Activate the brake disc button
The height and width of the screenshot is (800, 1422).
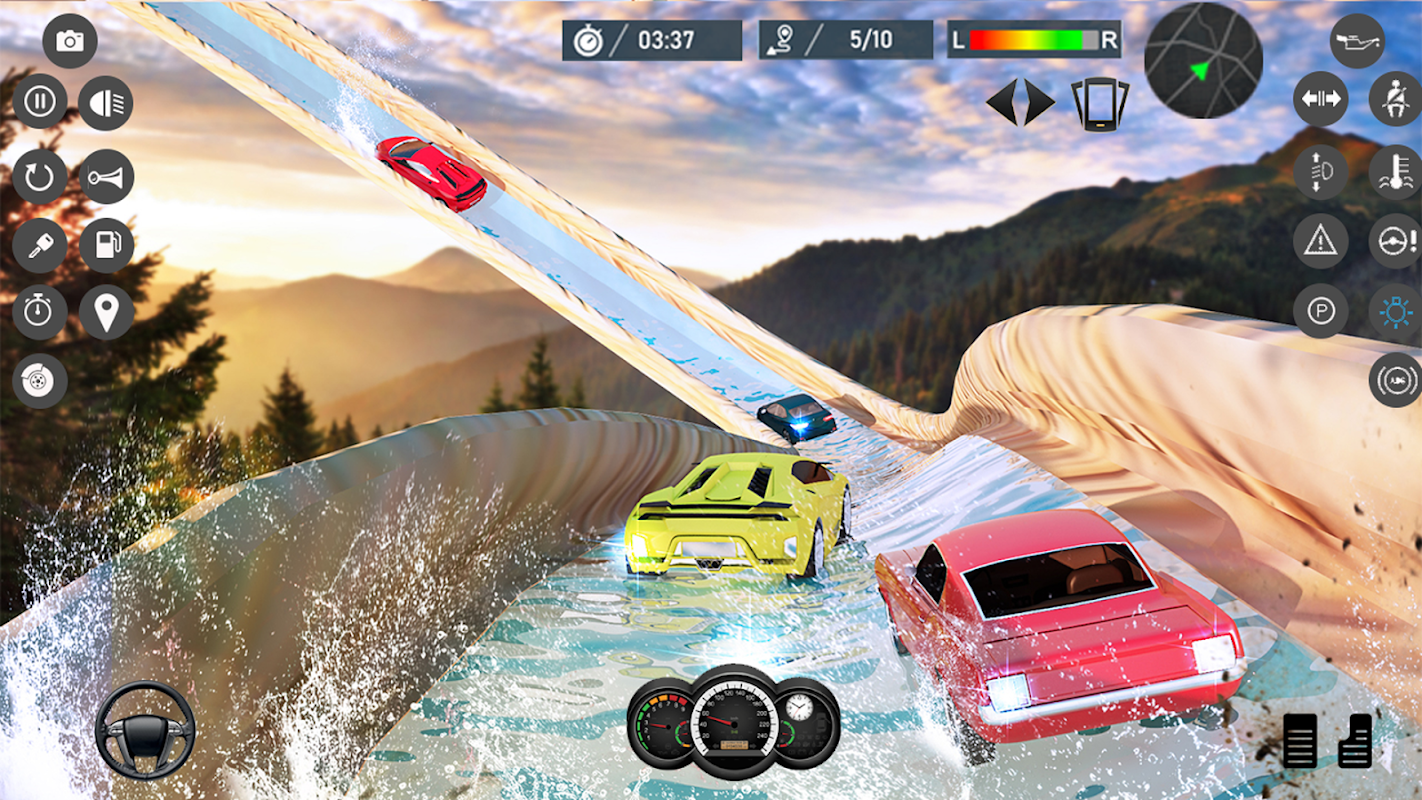pos(40,381)
